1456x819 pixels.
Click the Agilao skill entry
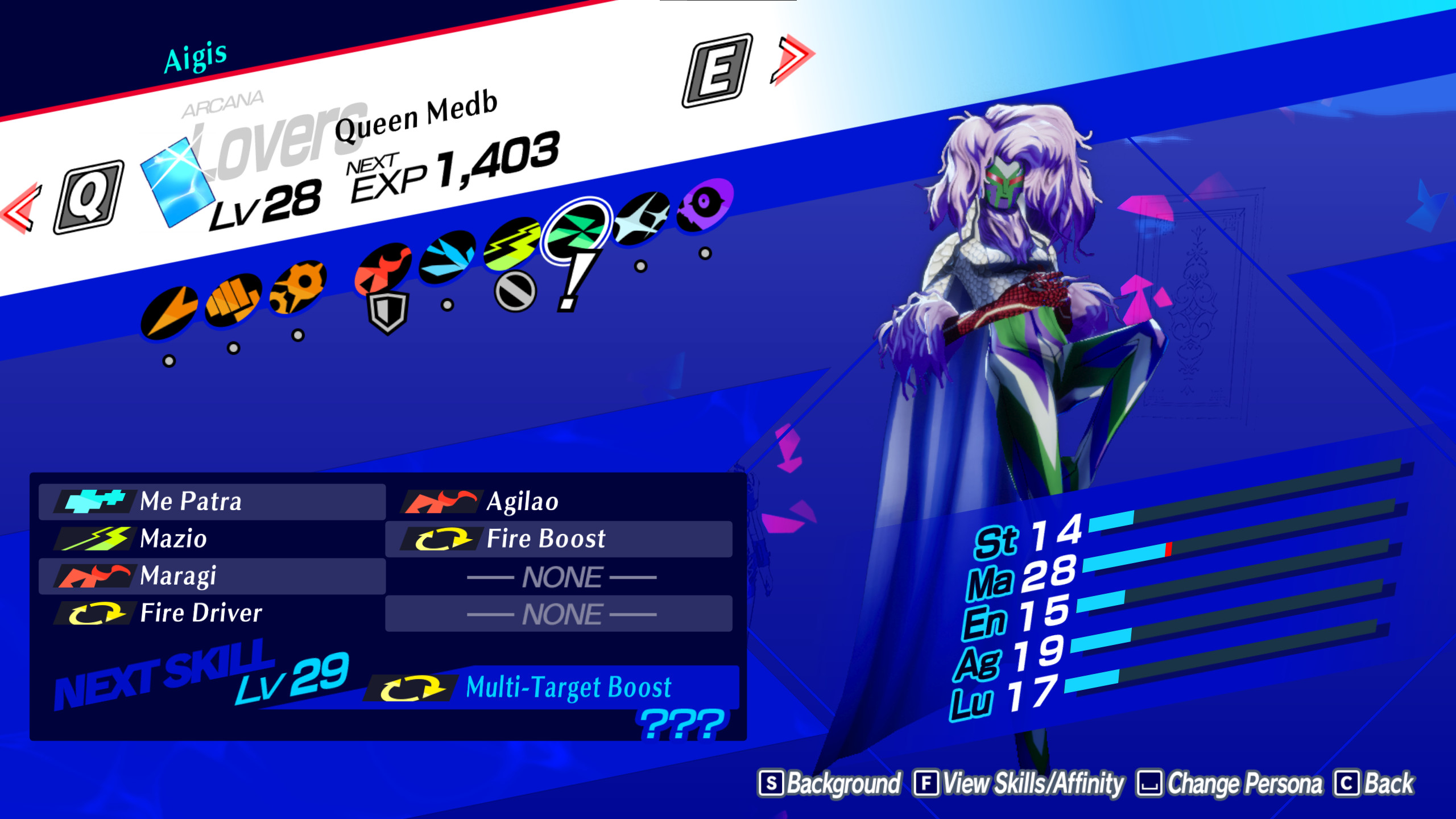523,502
